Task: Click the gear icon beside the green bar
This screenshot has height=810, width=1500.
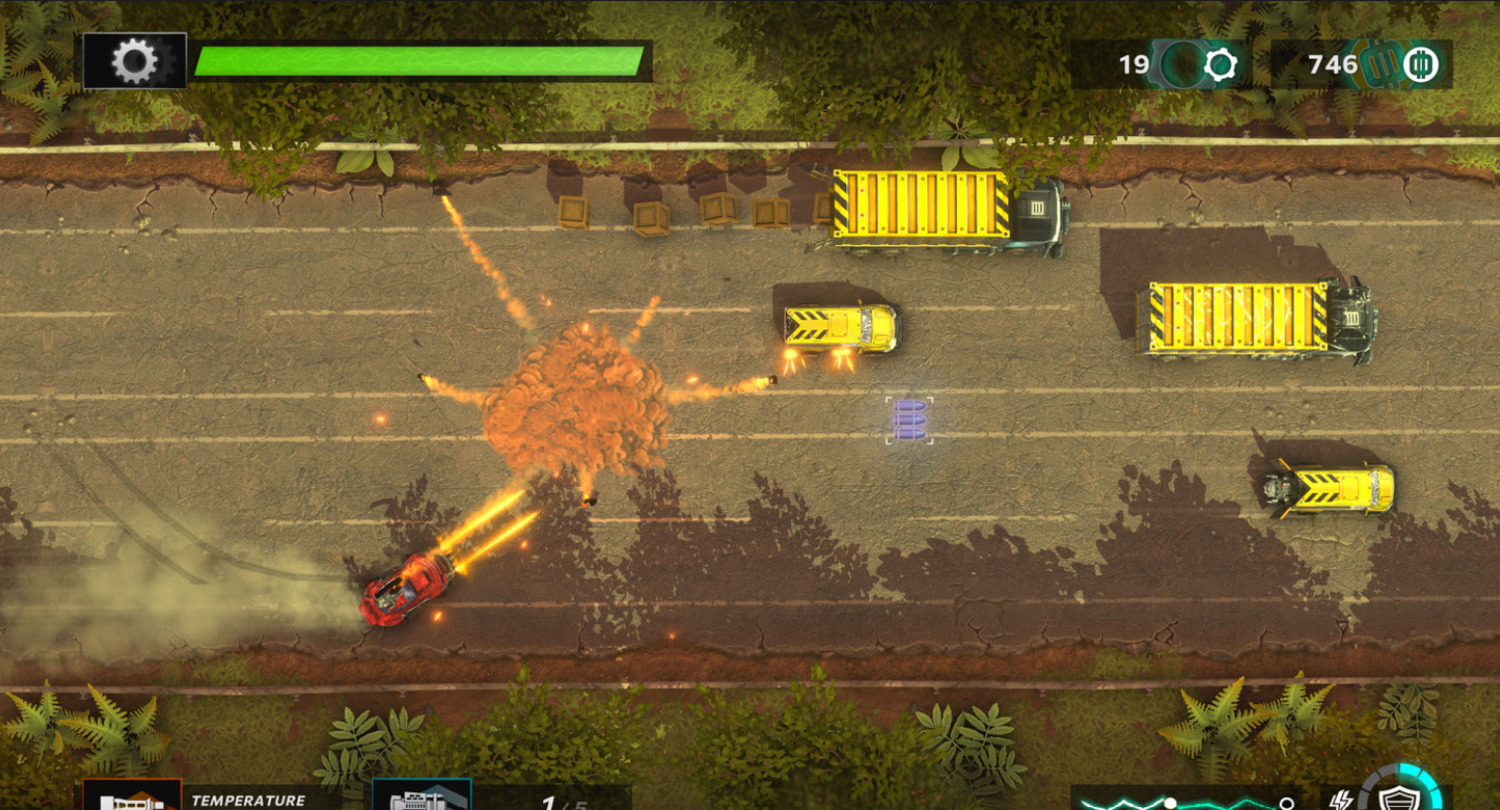Action: pyautogui.click(x=134, y=62)
